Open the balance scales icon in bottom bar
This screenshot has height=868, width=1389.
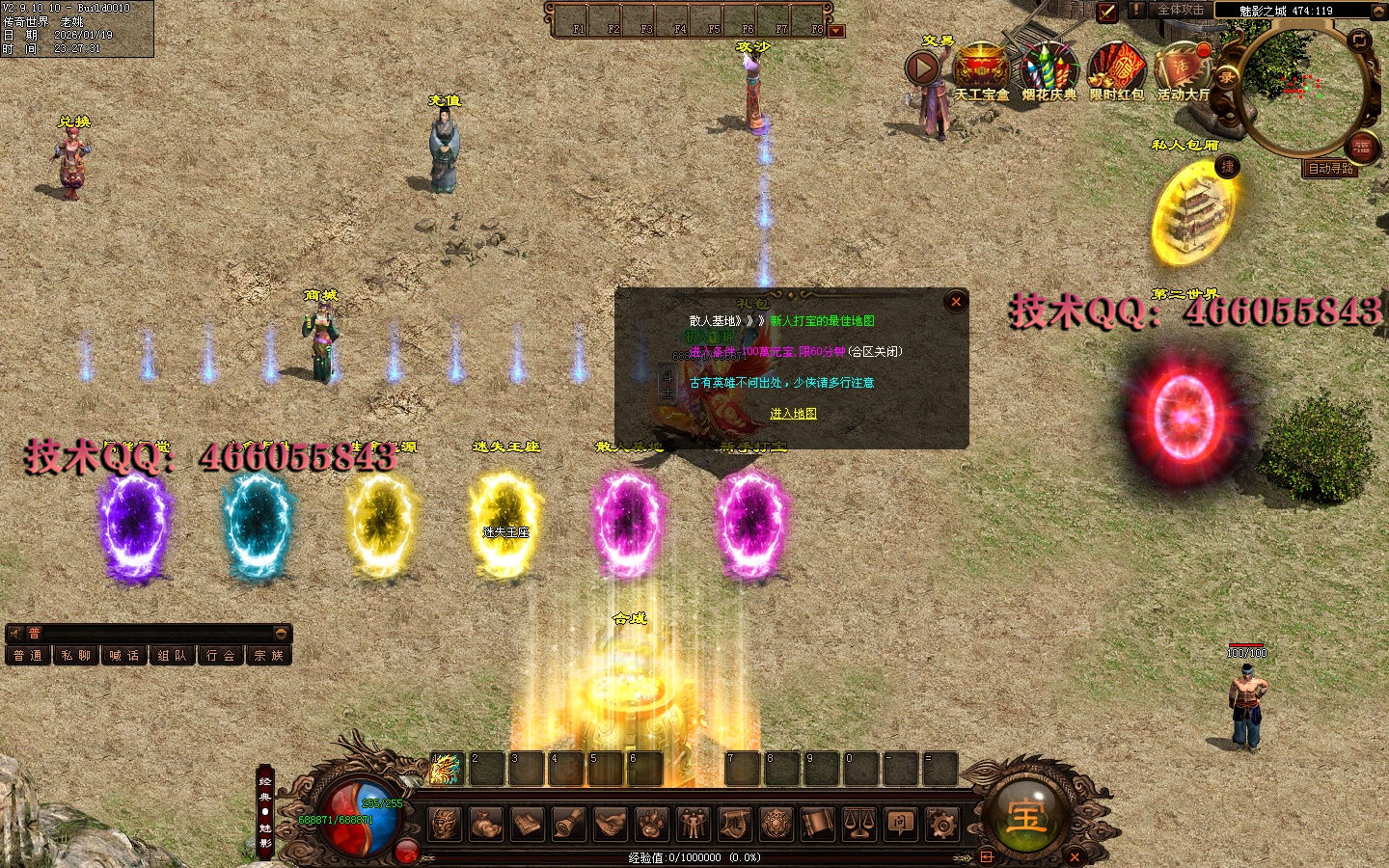pos(858,824)
